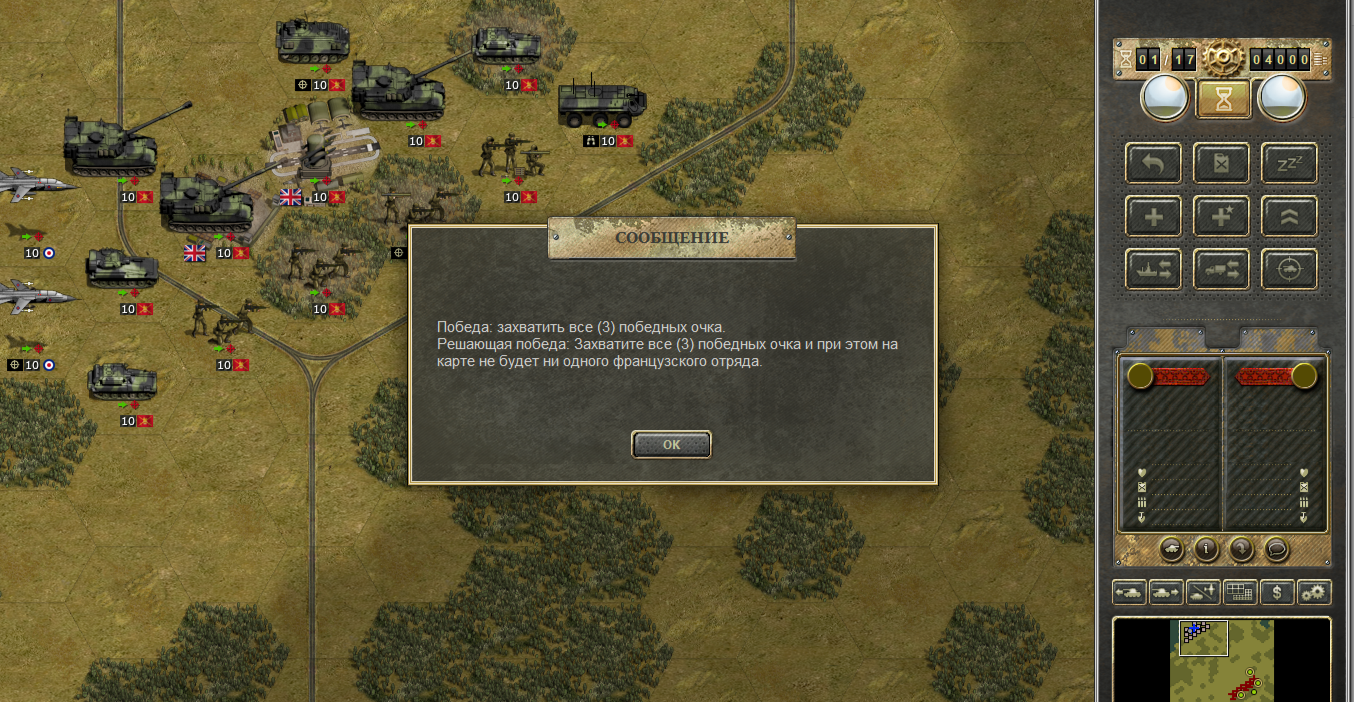Click the hourglass end turn button
The height and width of the screenshot is (702, 1354).
tap(1222, 98)
